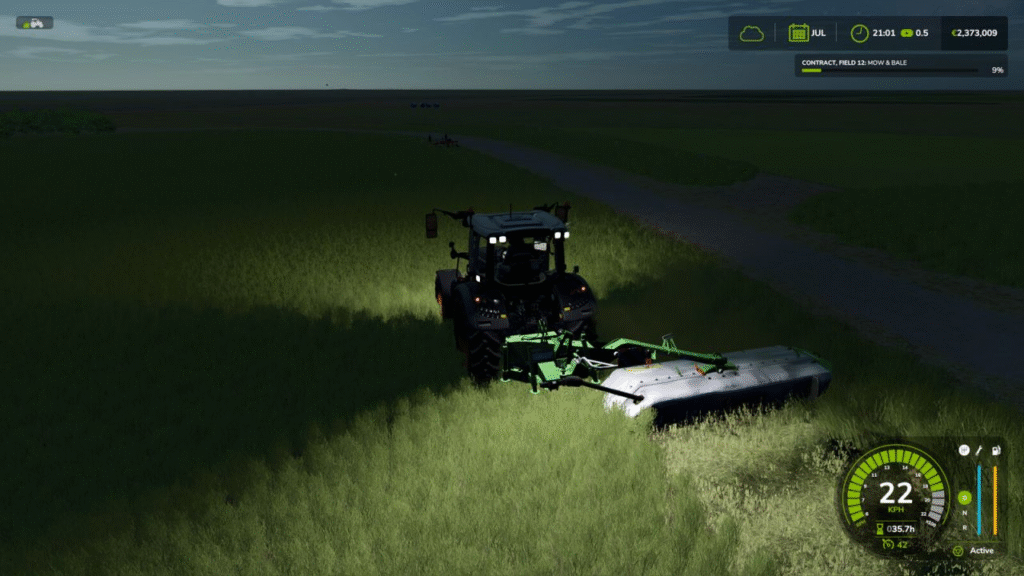Screen dimensions: 1024x576
Task: Click the wrench damage icon
Action: pyautogui.click(x=979, y=450)
